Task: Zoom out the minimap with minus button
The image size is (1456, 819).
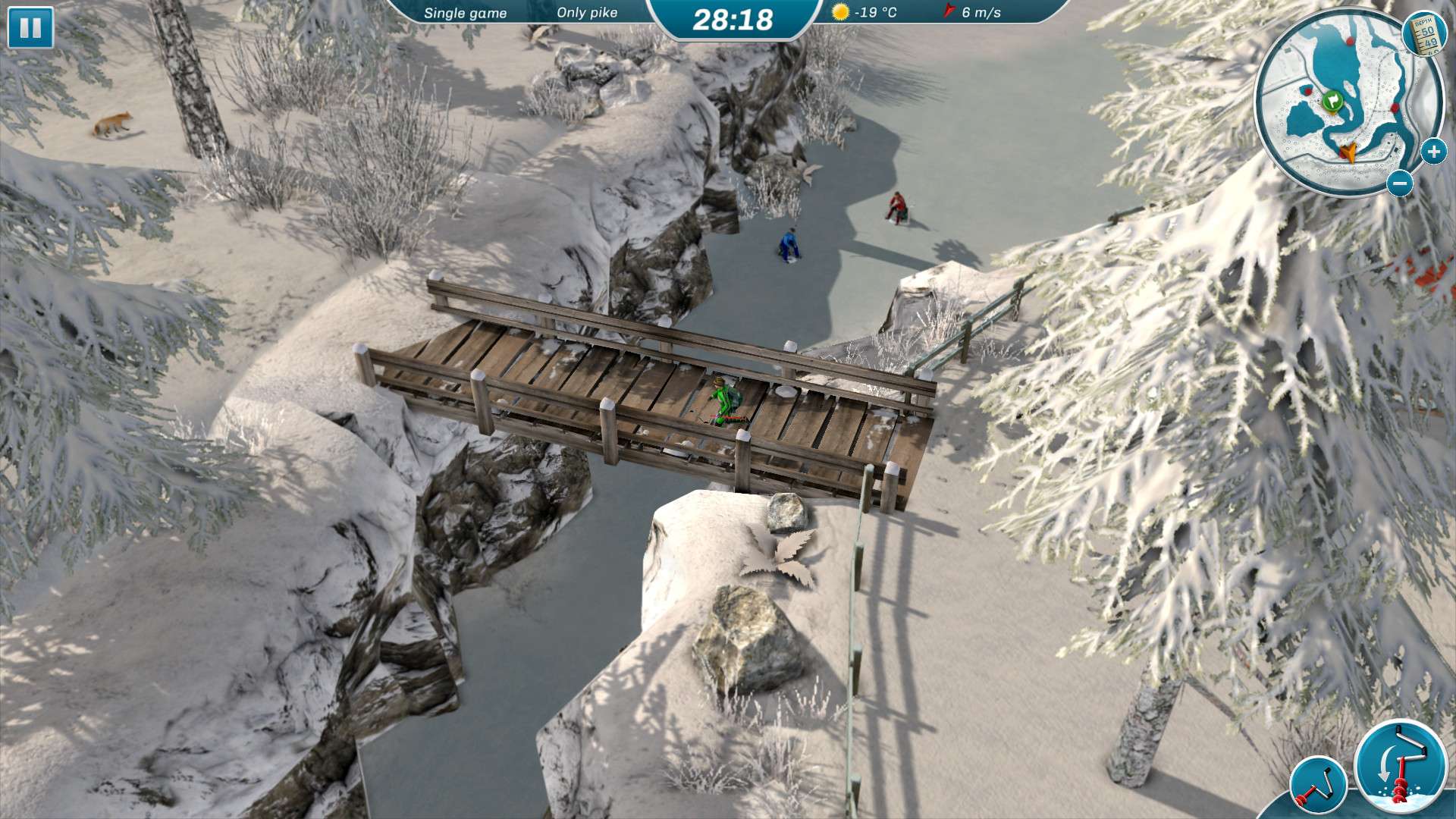Action: (x=1400, y=184)
